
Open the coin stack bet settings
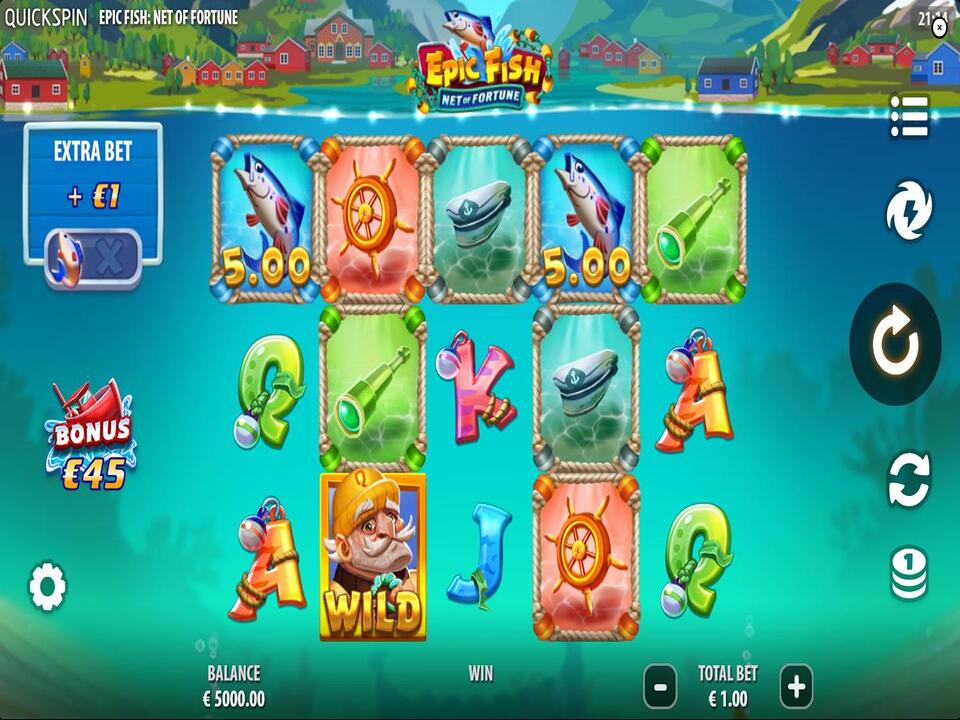coord(909,574)
